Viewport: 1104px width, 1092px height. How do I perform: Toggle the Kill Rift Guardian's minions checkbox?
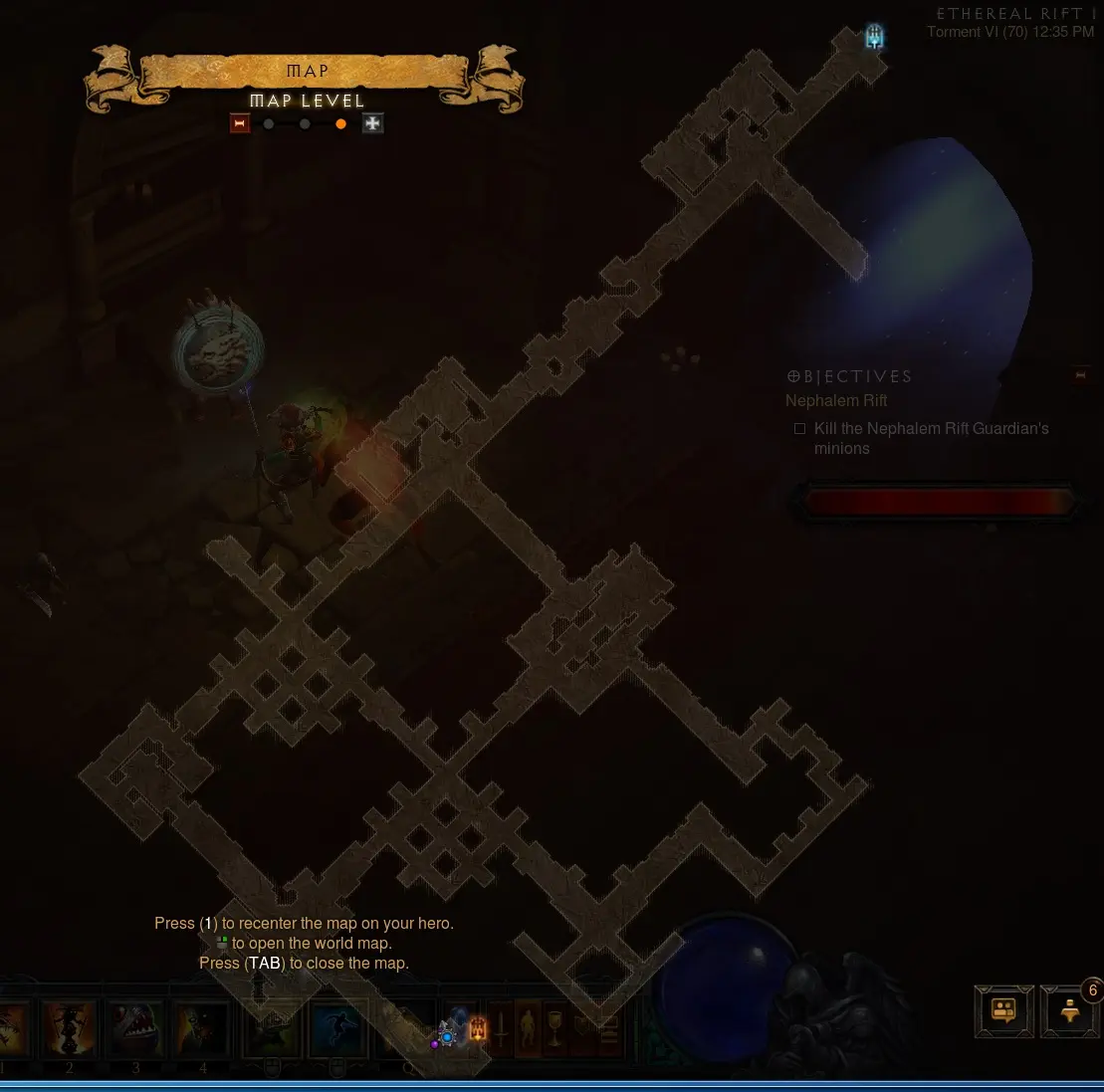tap(799, 429)
